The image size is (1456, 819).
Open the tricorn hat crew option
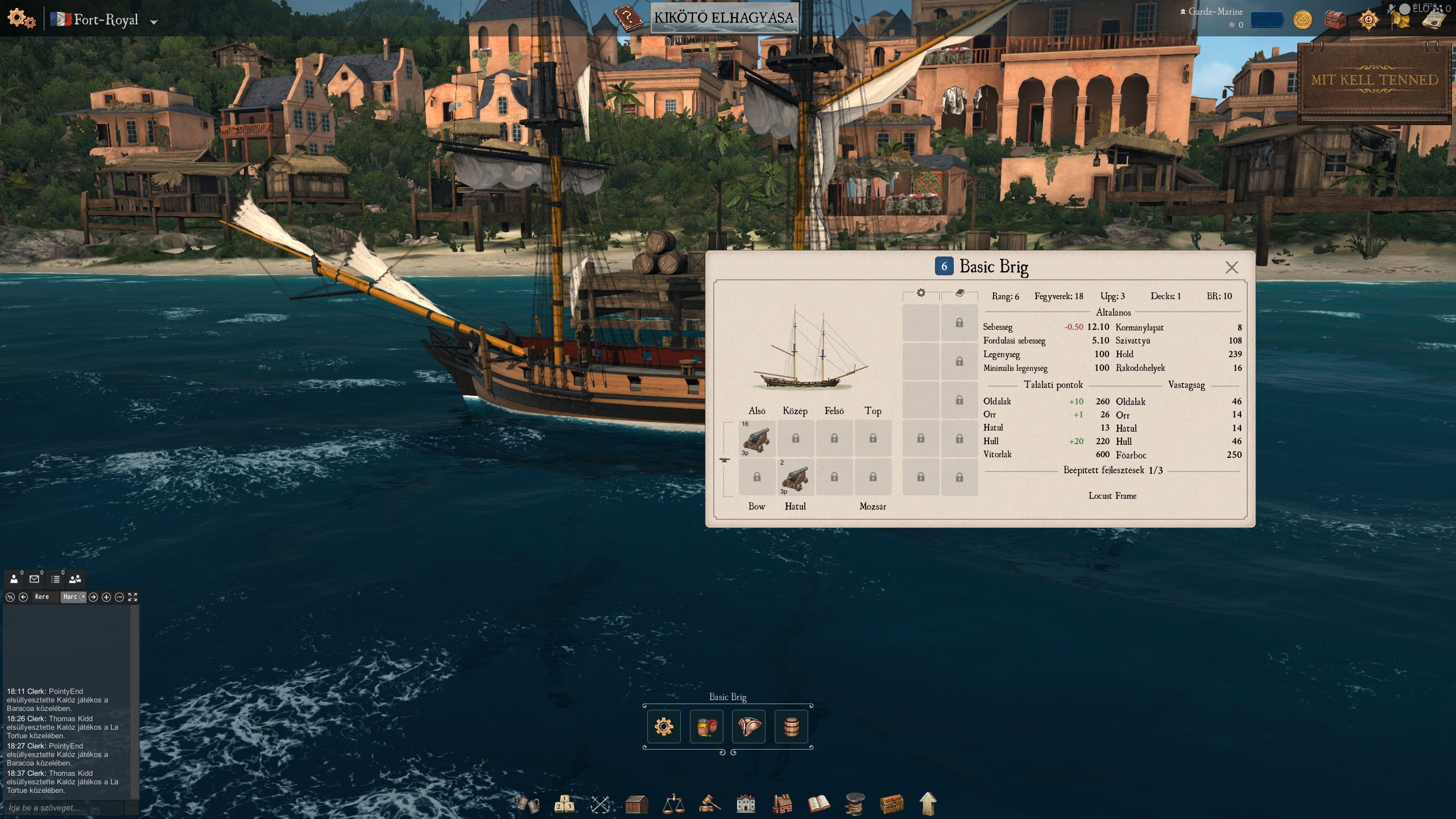pyautogui.click(x=748, y=726)
